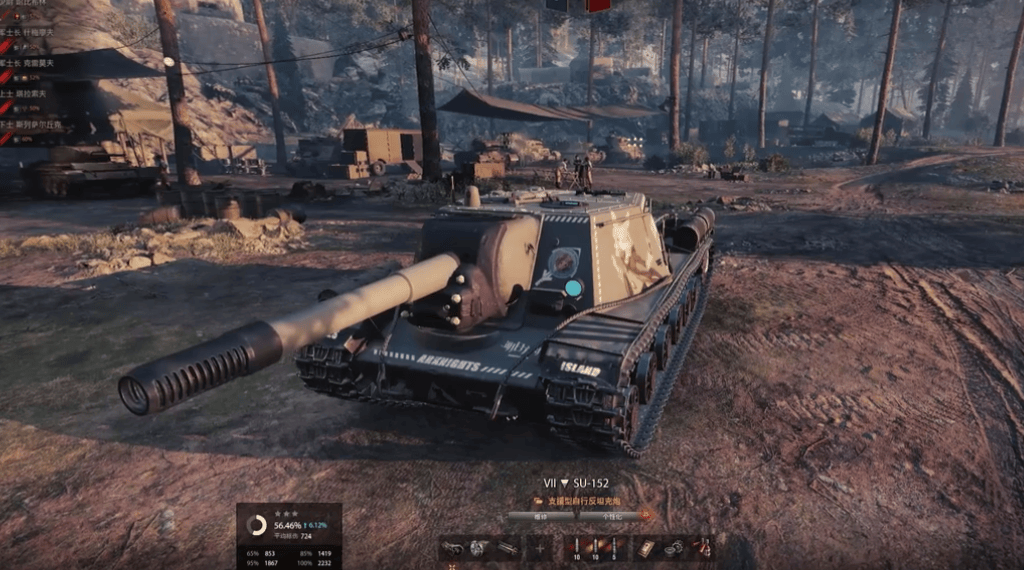
Task: Select crew member 军士长 什梅廖夫
Action: coord(40,32)
